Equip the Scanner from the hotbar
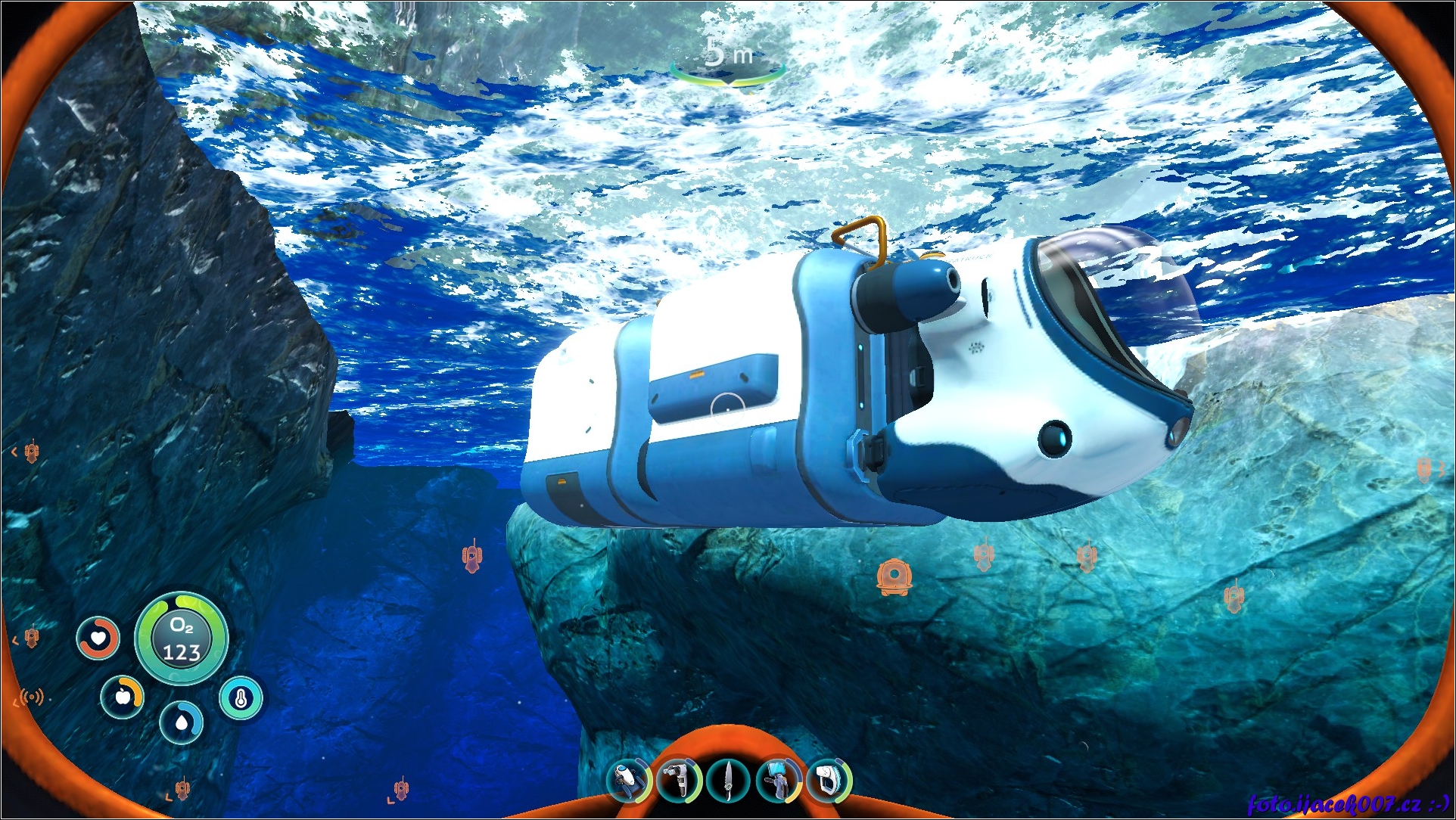 pyautogui.click(x=679, y=780)
